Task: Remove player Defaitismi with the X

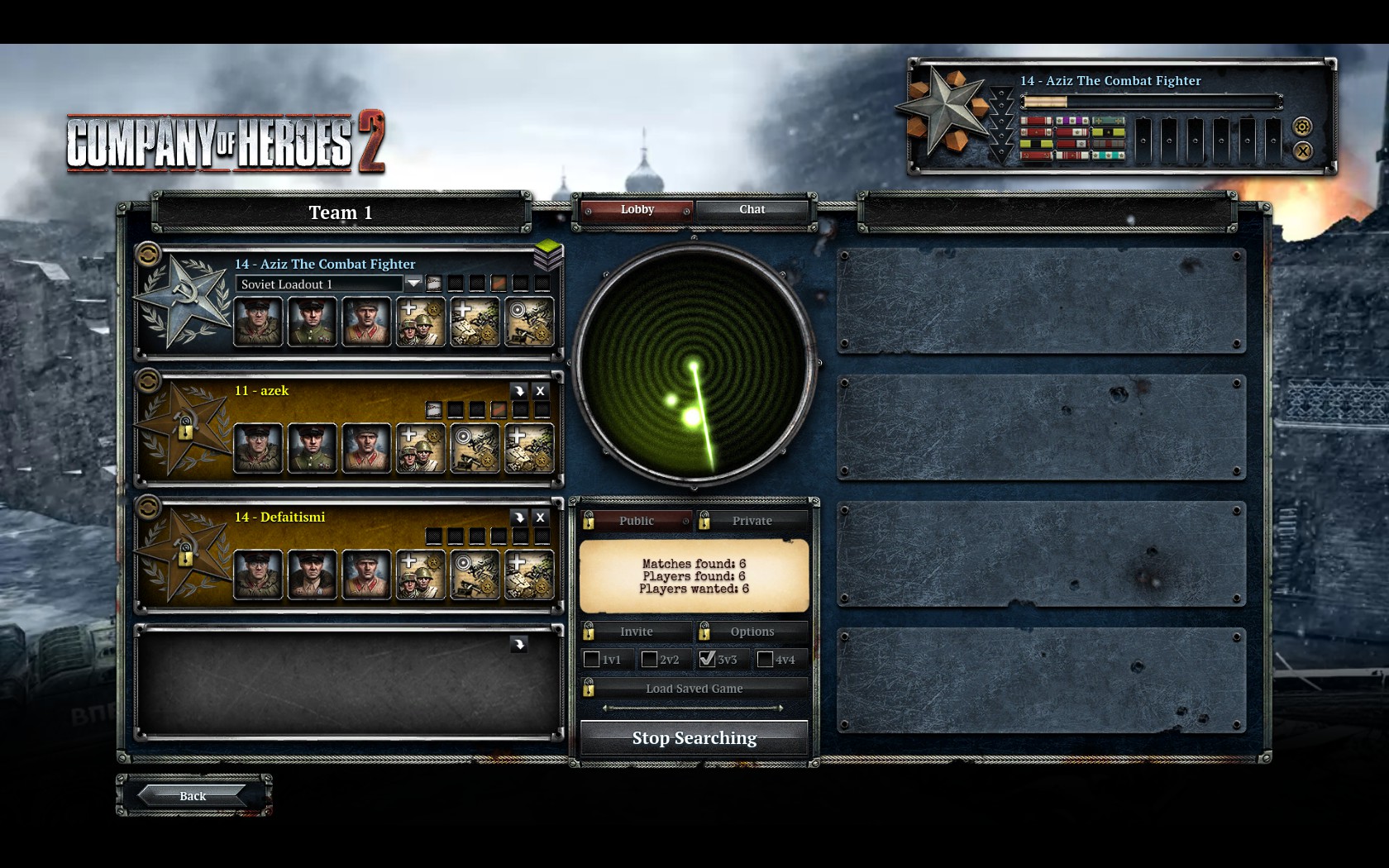Action: pos(540,517)
